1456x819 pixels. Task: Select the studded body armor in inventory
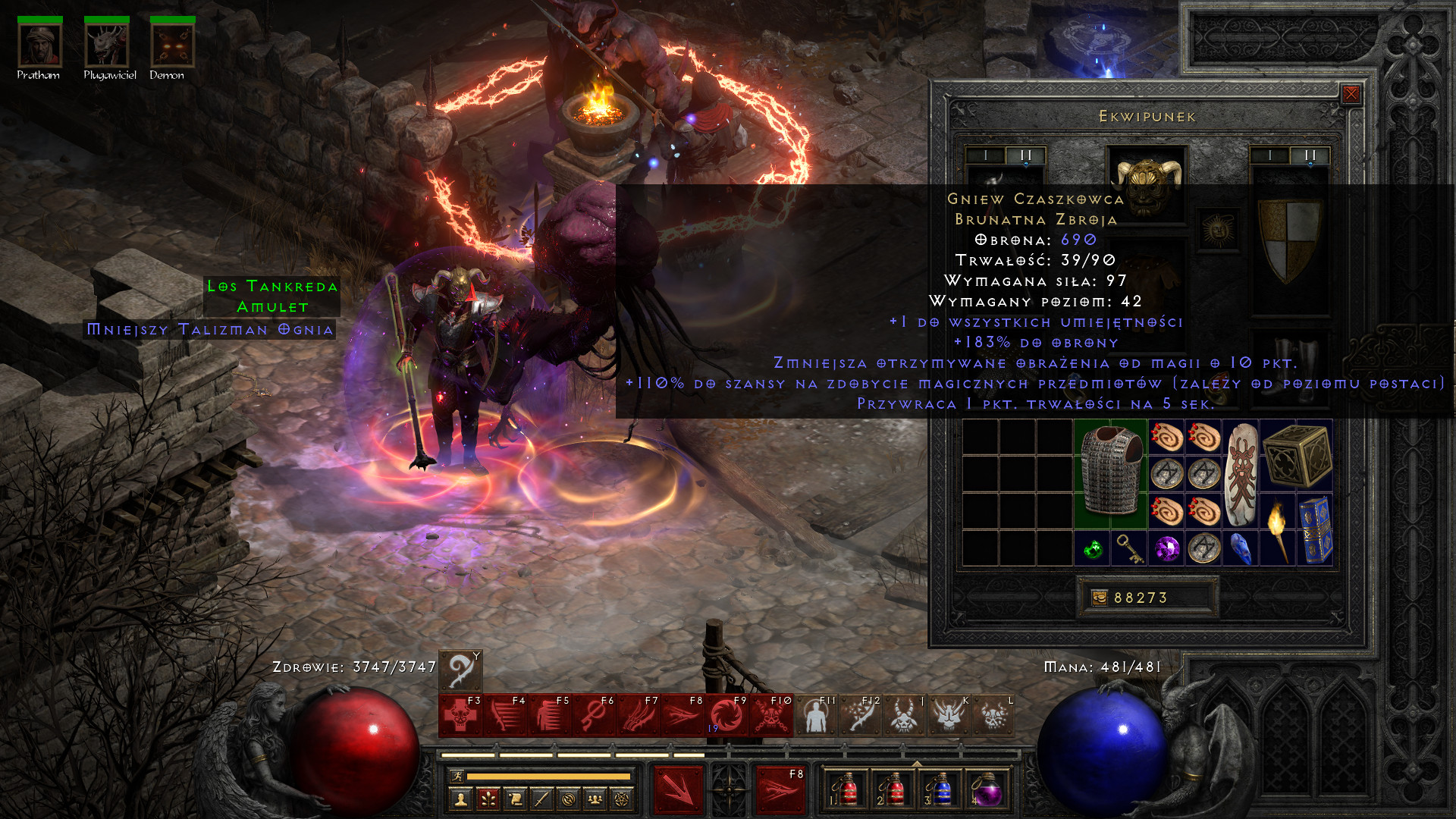[1111, 473]
